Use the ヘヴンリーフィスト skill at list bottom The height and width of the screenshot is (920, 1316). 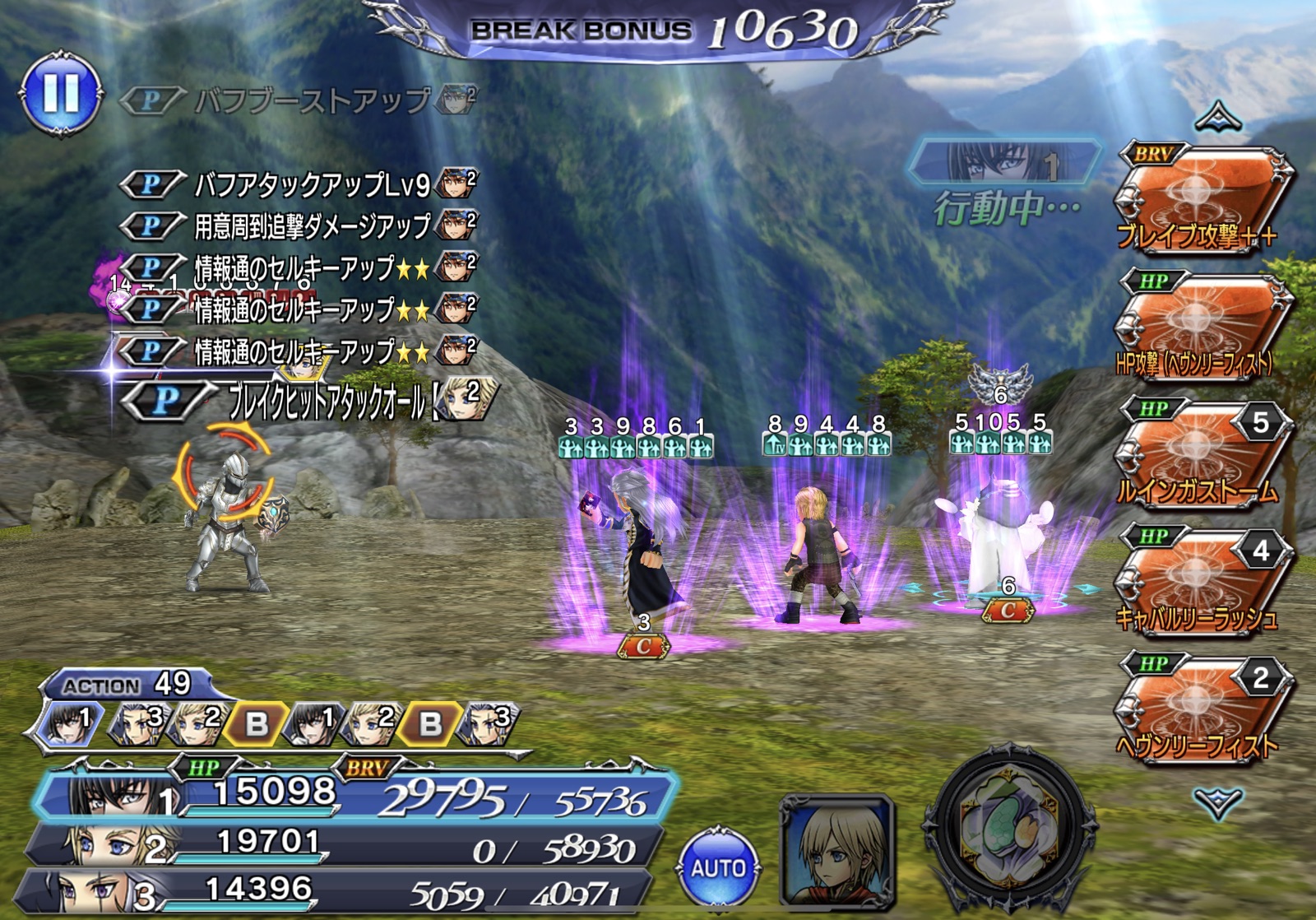click(x=1201, y=710)
